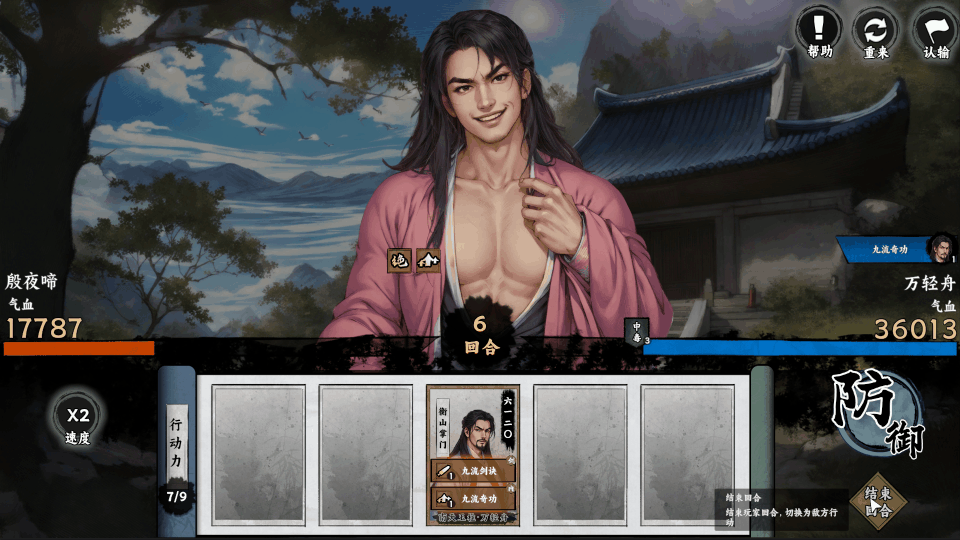The height and width of the screenshot is (540, 960).
Task: Toggle the X2 速度 speed button
Action: [x=78, y=422]
